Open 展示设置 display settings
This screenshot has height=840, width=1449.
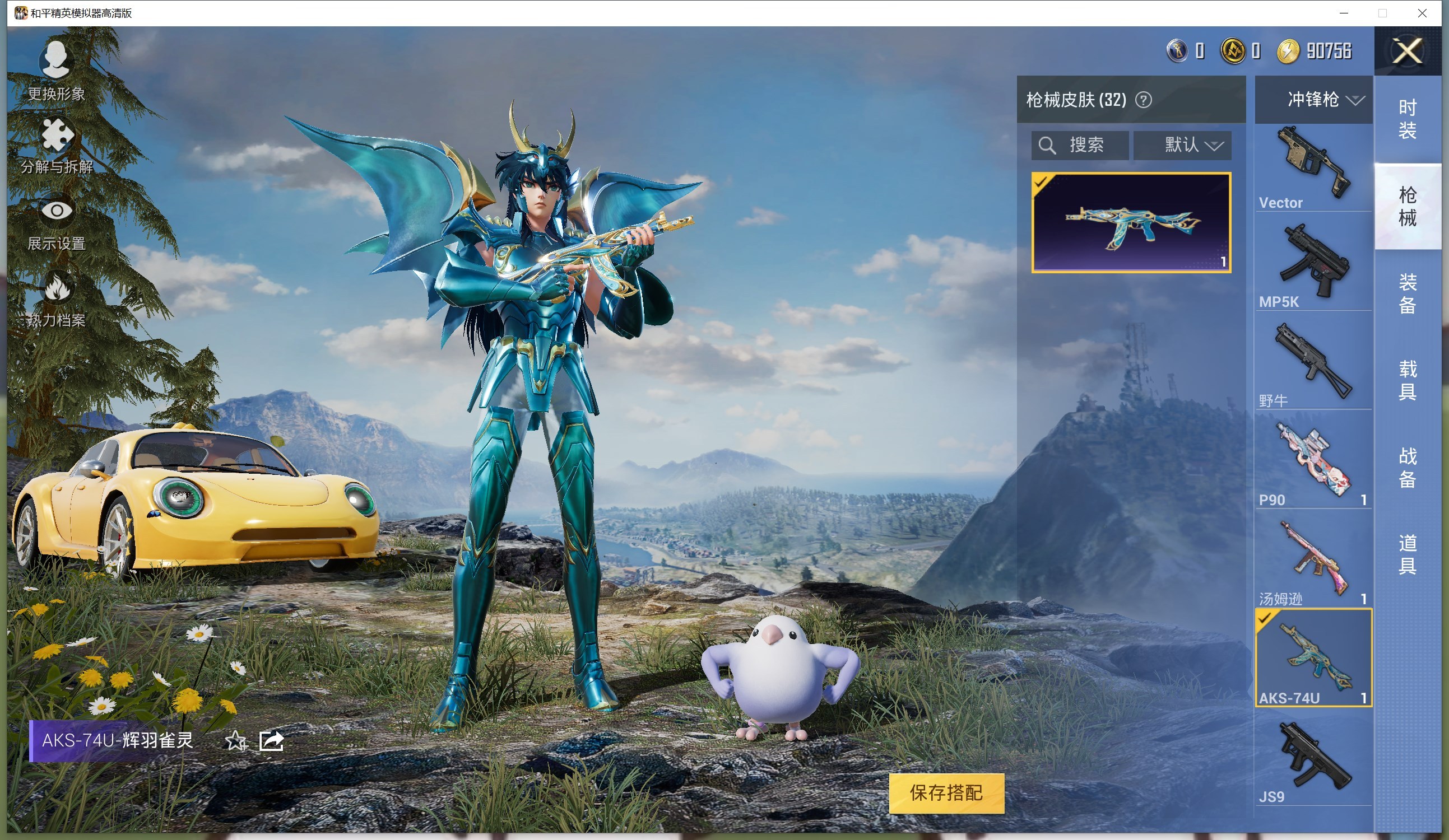pyautogui.click(x=57, y=224)
